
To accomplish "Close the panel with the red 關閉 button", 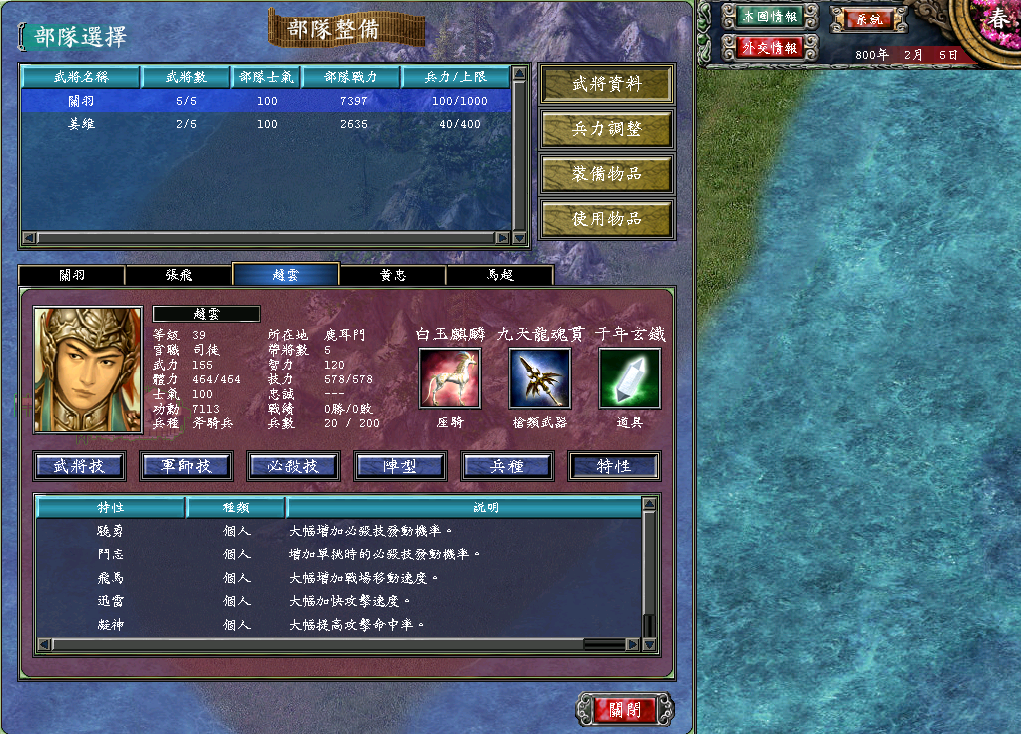I will pos(626,710).
